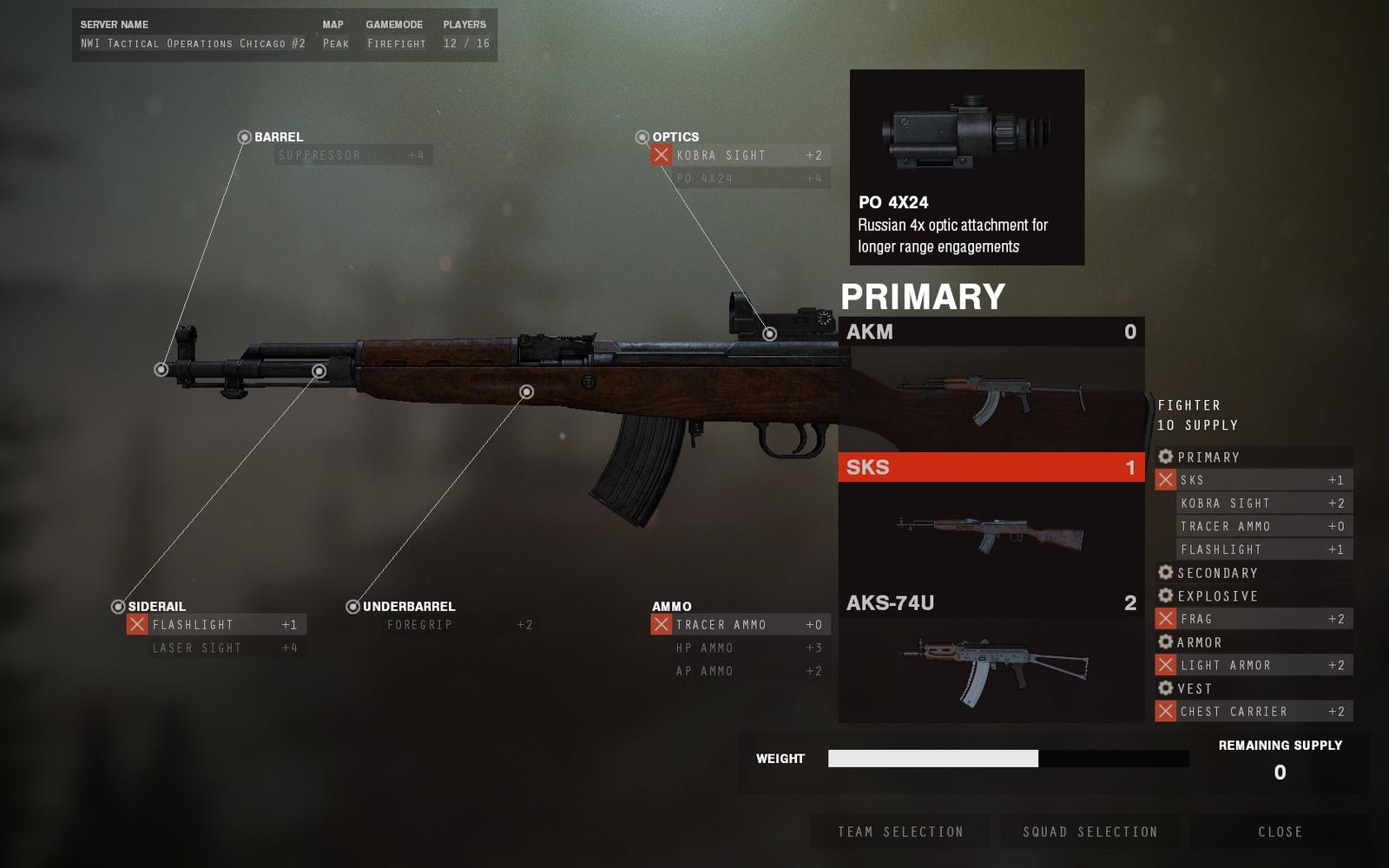1389x868 pixels.
Task: Switch to HP Ammo
Action: point(742,648)
